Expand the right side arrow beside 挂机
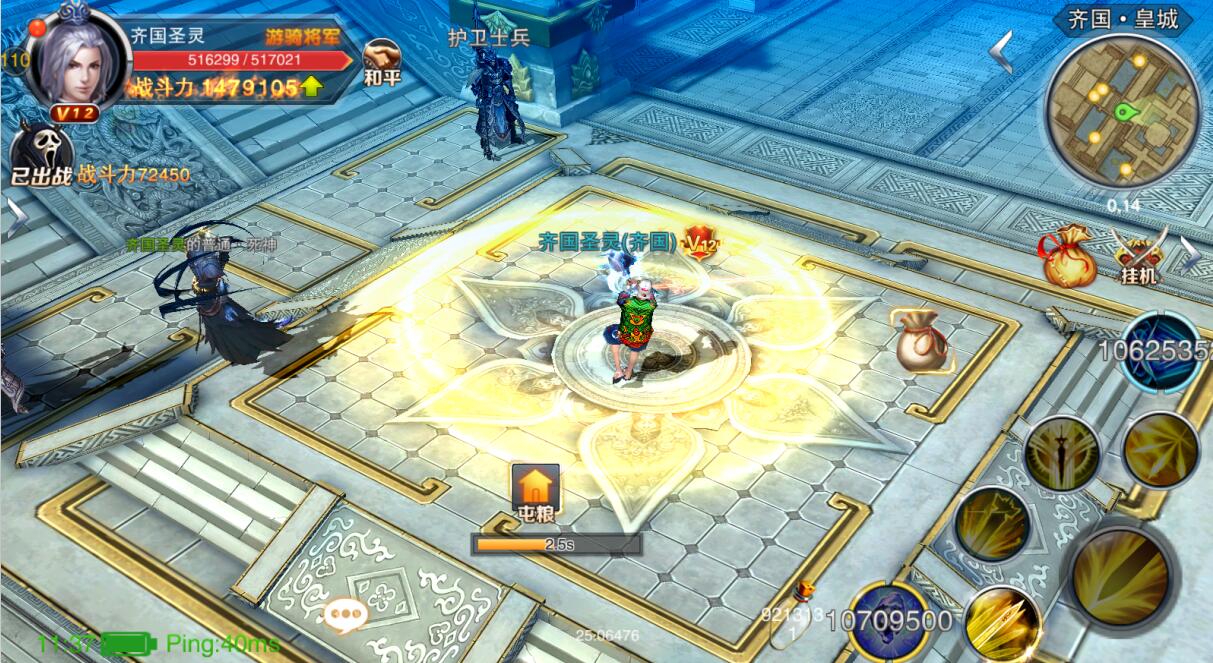Image resolution: width=1213 pixels, height=663 pixels. coord(1190,255)
